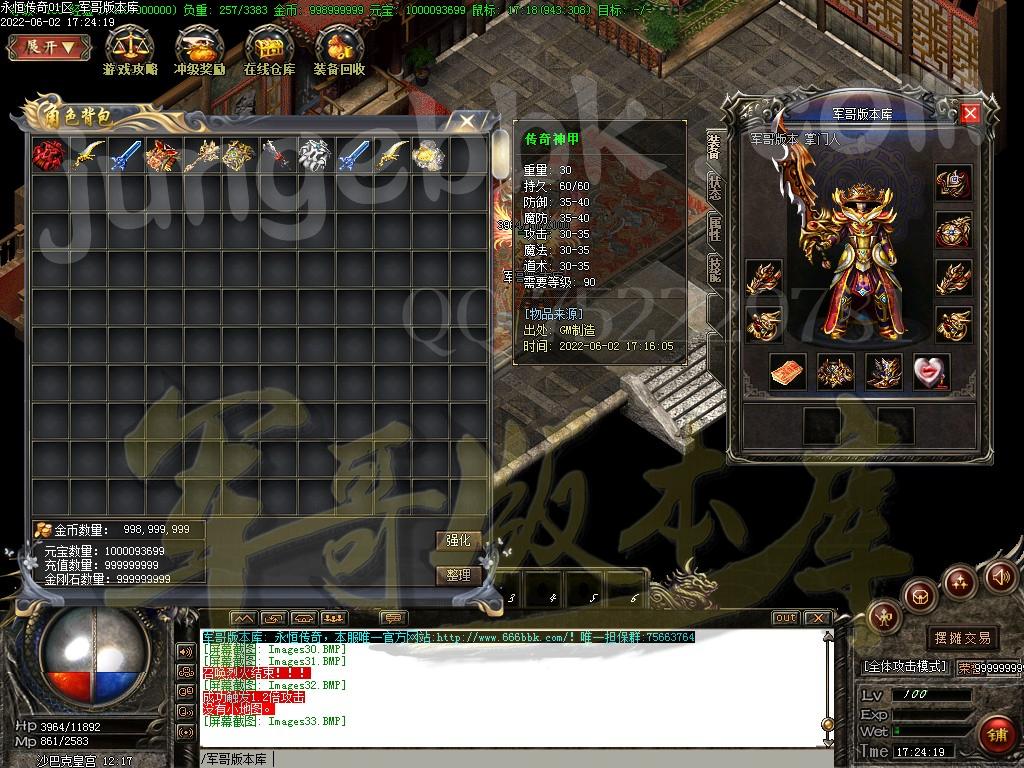Open the 在线仓库 online warehouse
The image size is (1024, 768).
point(269,52)
